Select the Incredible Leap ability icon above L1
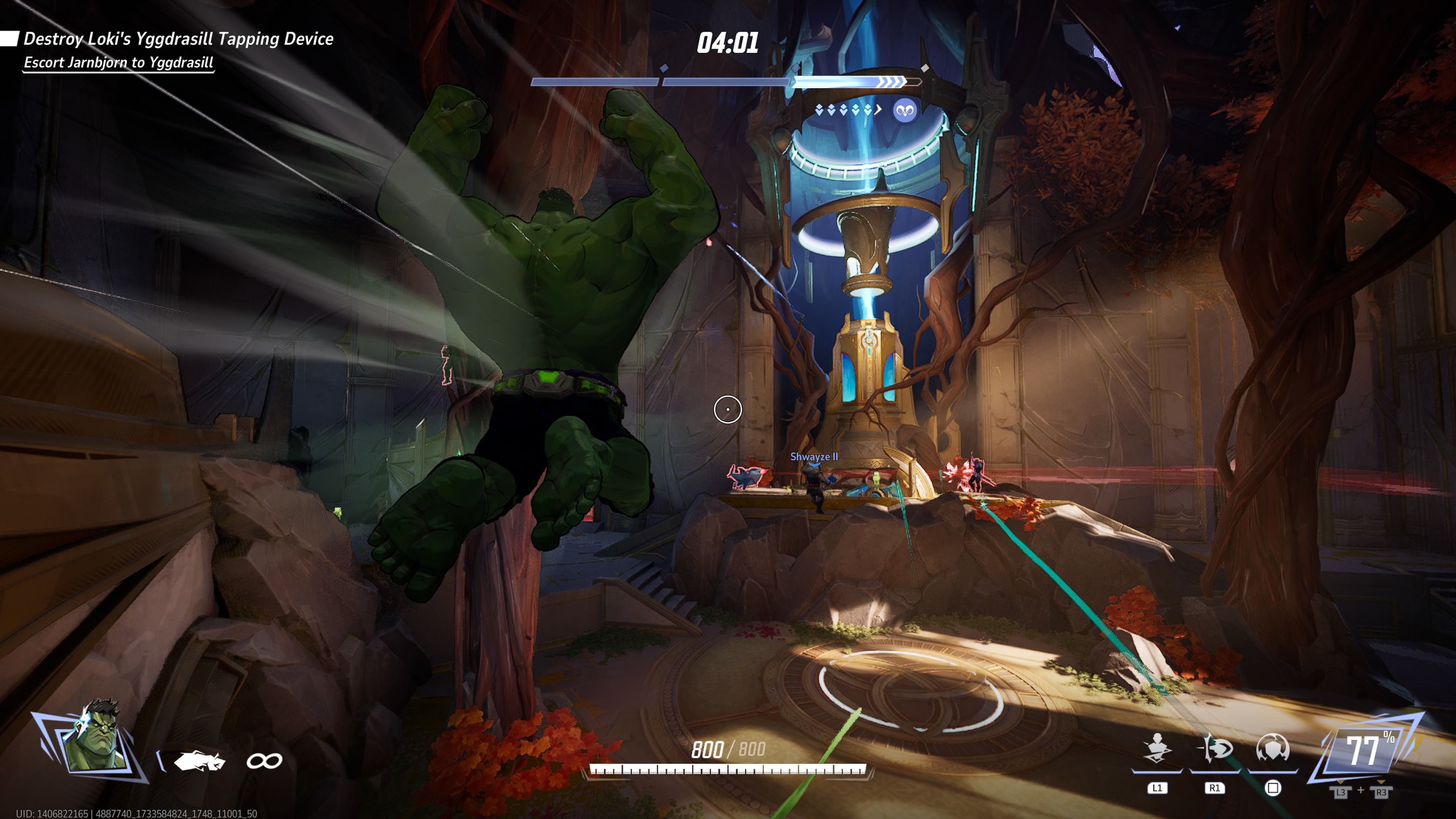Image resolution: width=1456 pixels, height=819 pixels. [x=1158, y=749]
